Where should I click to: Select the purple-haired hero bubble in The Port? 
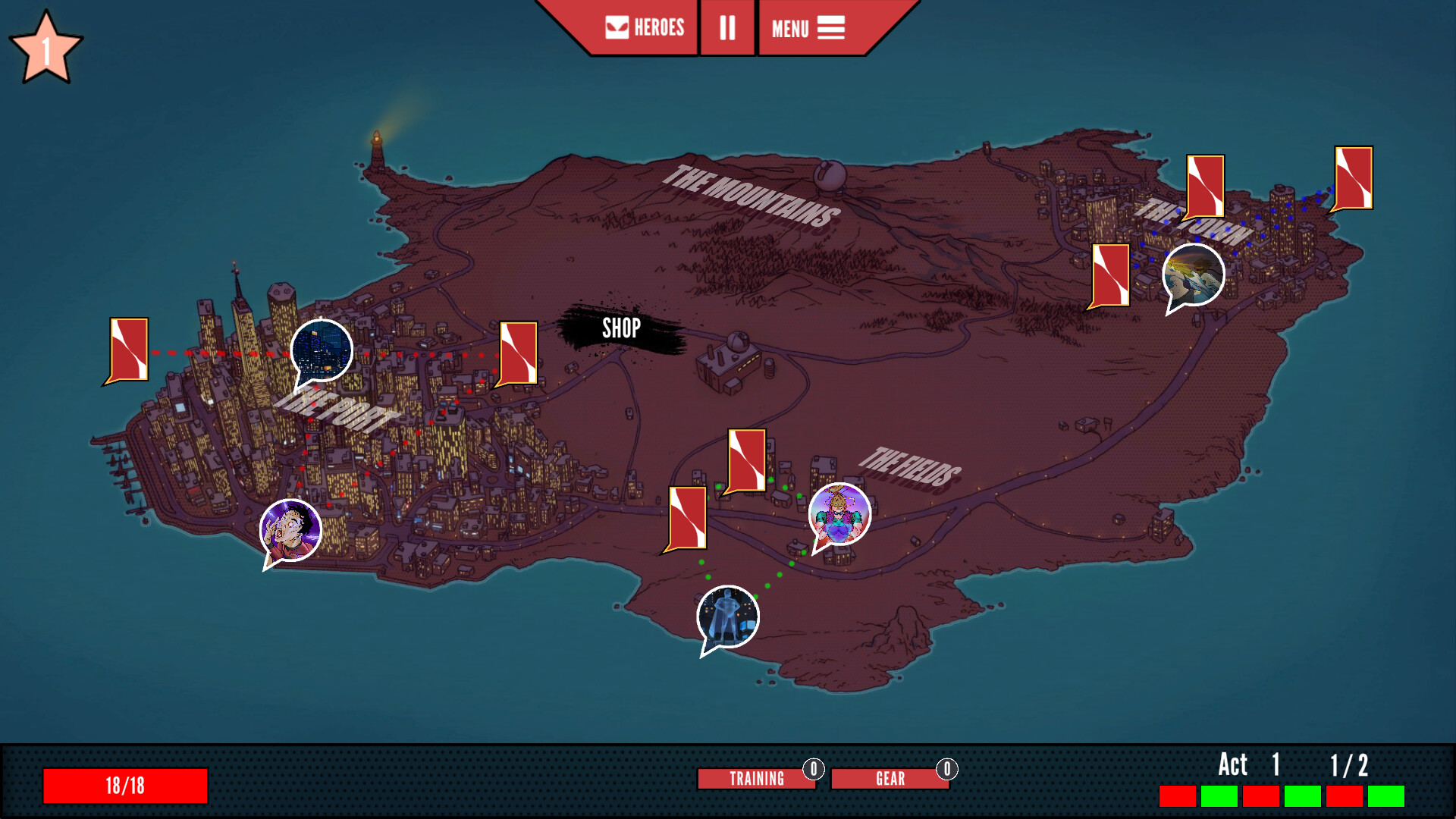[291, 531]
